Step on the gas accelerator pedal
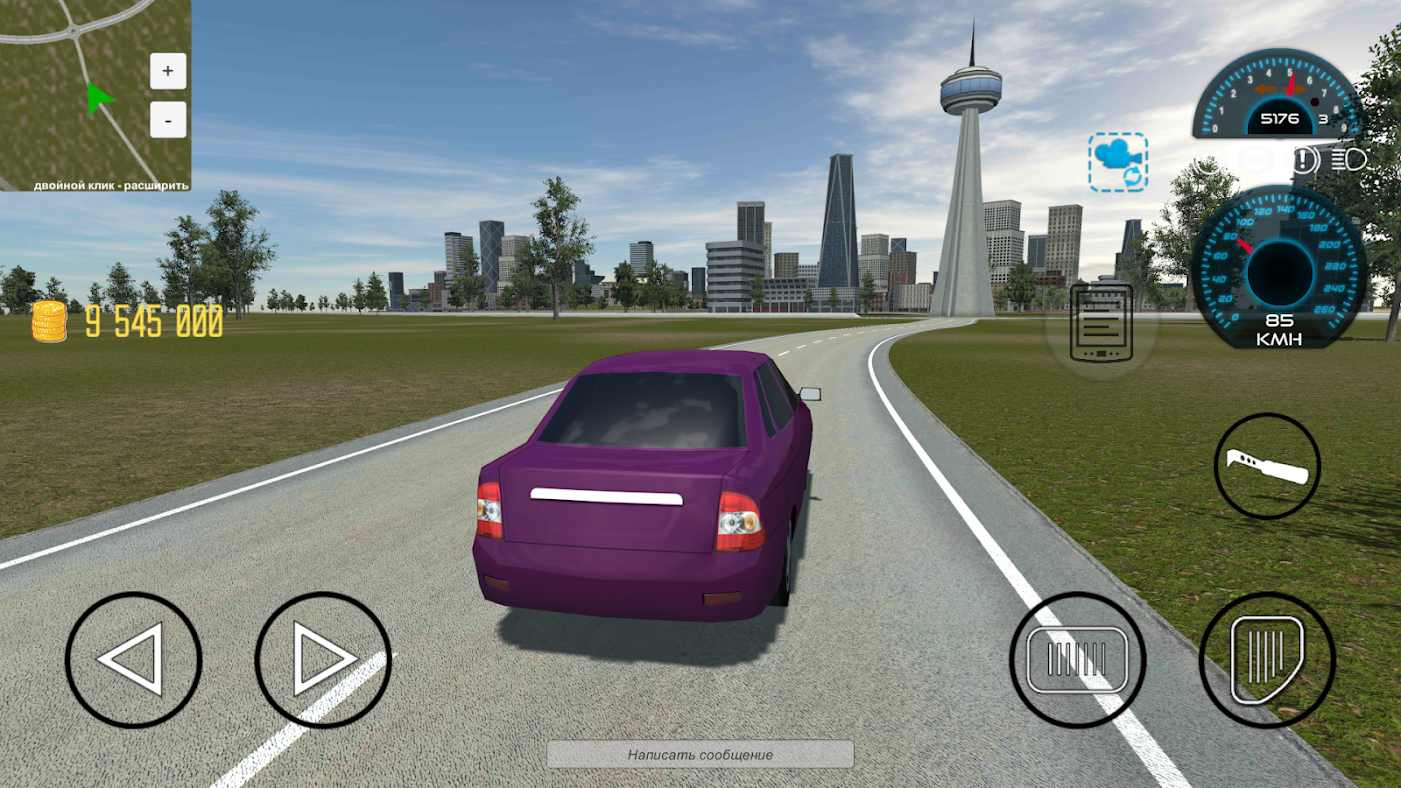Image resolution: width=1401 pixels, height=788 pixels. 1267,660
